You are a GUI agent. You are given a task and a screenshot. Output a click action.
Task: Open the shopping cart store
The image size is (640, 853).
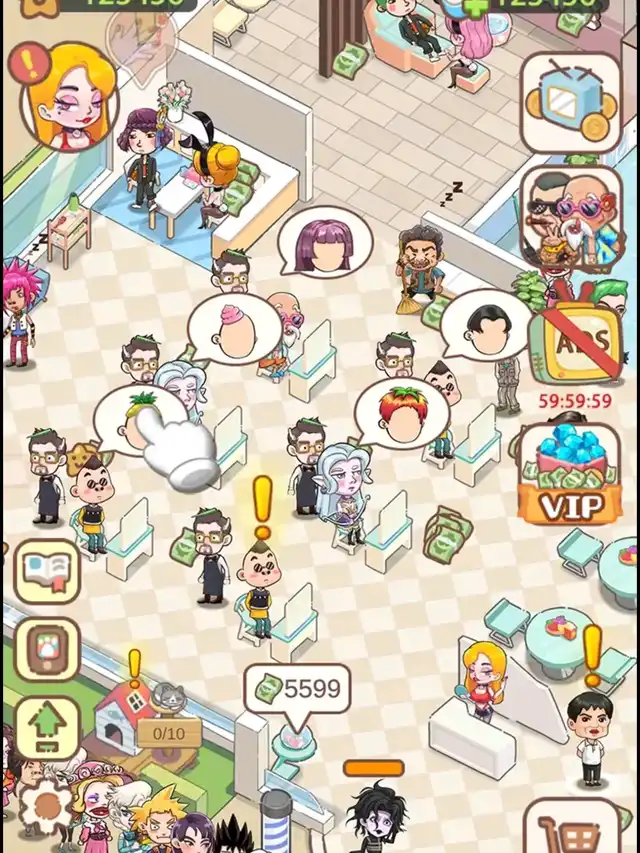tap(569, 830)
